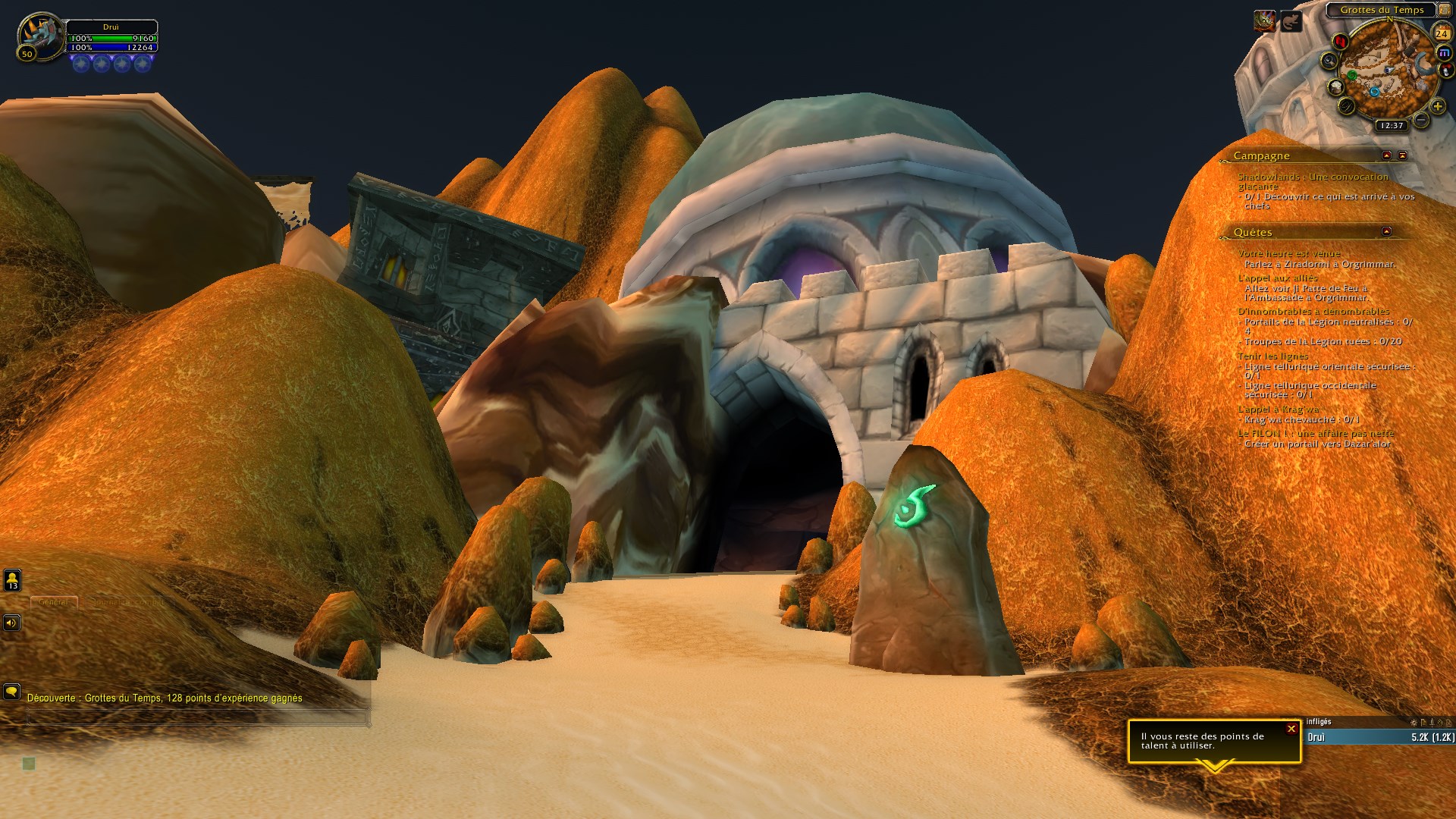Open the minimap tracking magnifier

[x=1329, y=61]
